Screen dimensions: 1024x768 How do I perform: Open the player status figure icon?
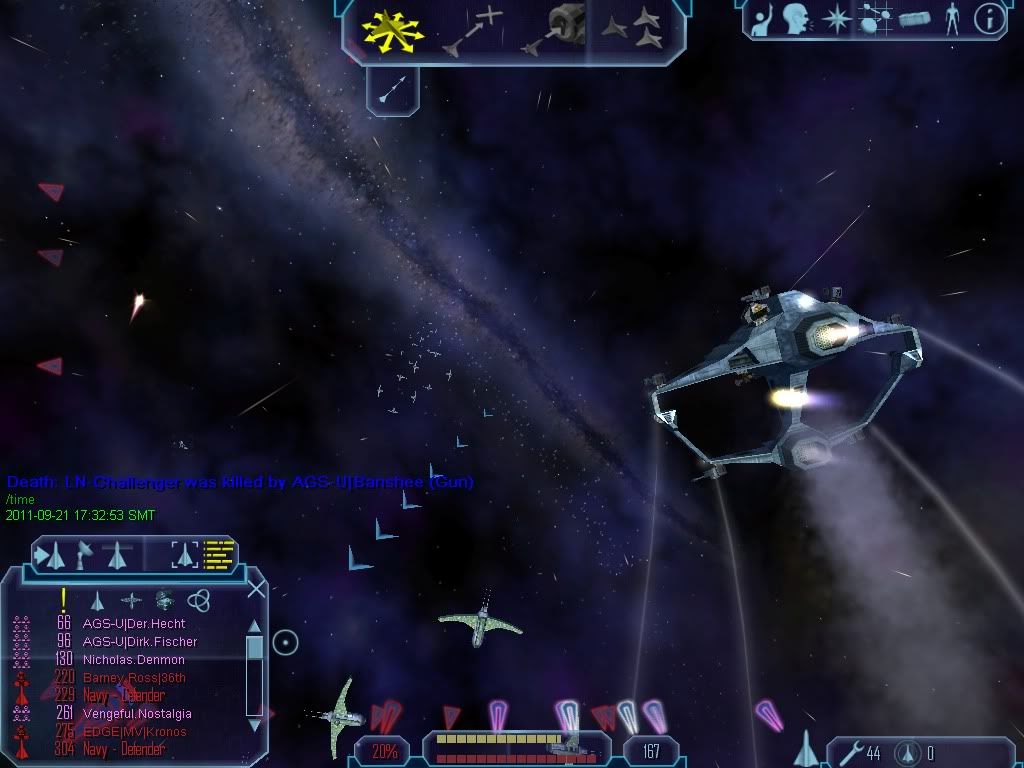(951, 19)
